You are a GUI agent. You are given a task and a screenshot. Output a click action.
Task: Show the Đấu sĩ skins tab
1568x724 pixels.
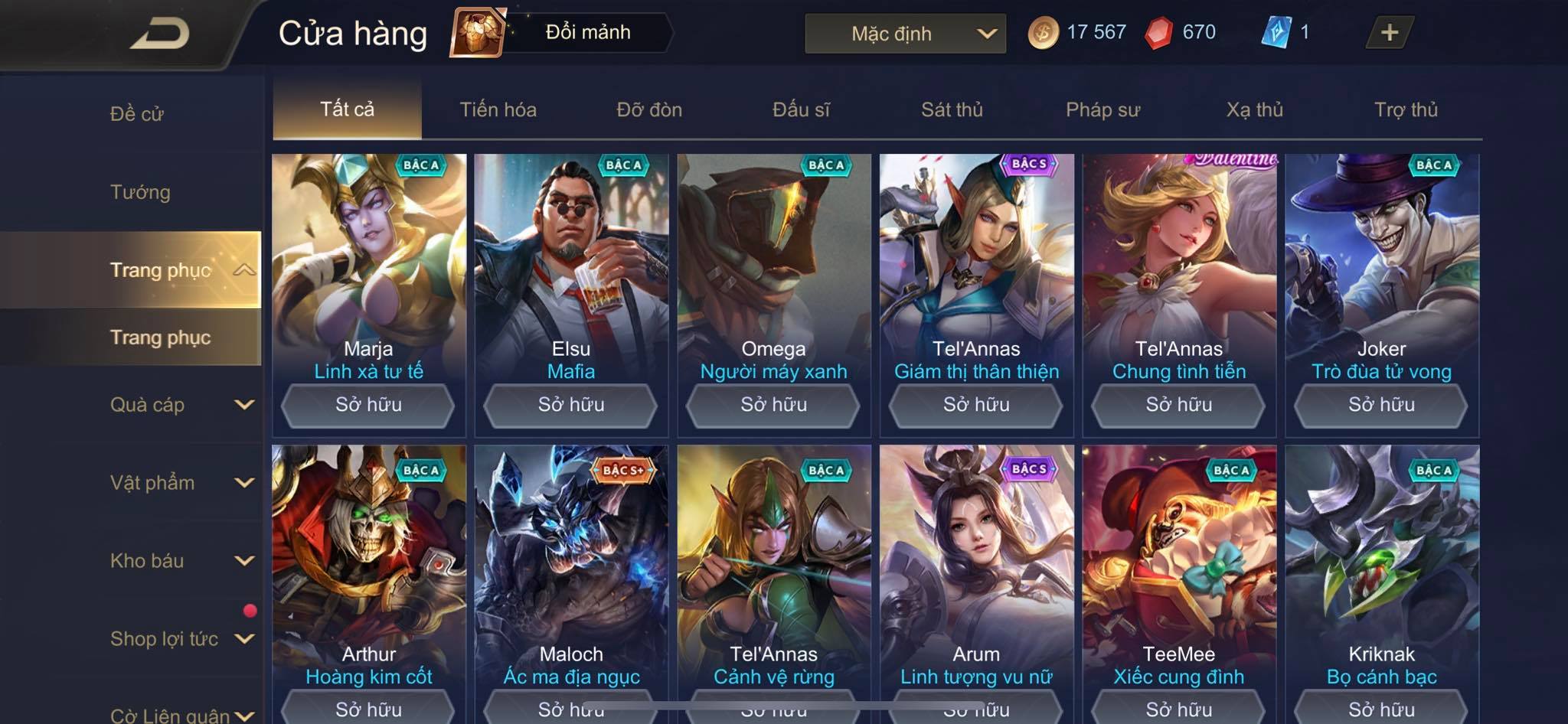[801, 109]
